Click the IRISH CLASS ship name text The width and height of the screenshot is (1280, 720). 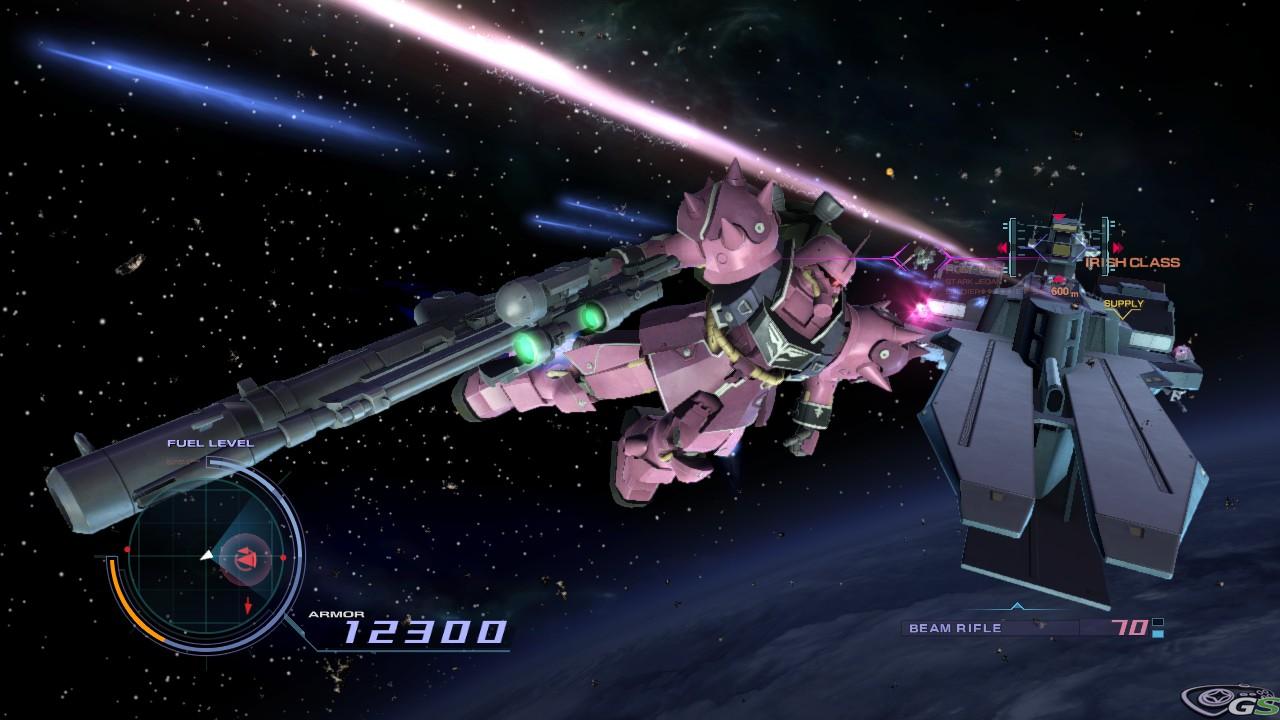(1132, 262)
